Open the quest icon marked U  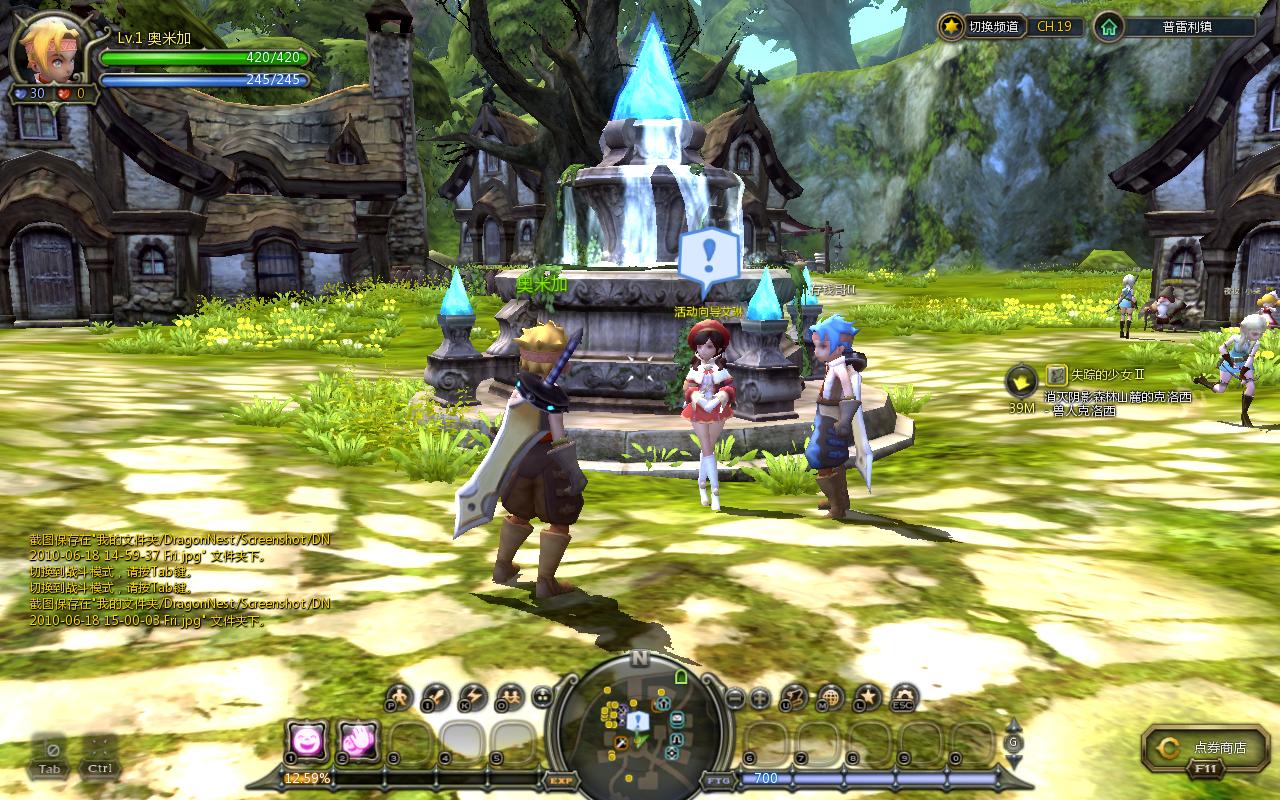coord(794,697)
